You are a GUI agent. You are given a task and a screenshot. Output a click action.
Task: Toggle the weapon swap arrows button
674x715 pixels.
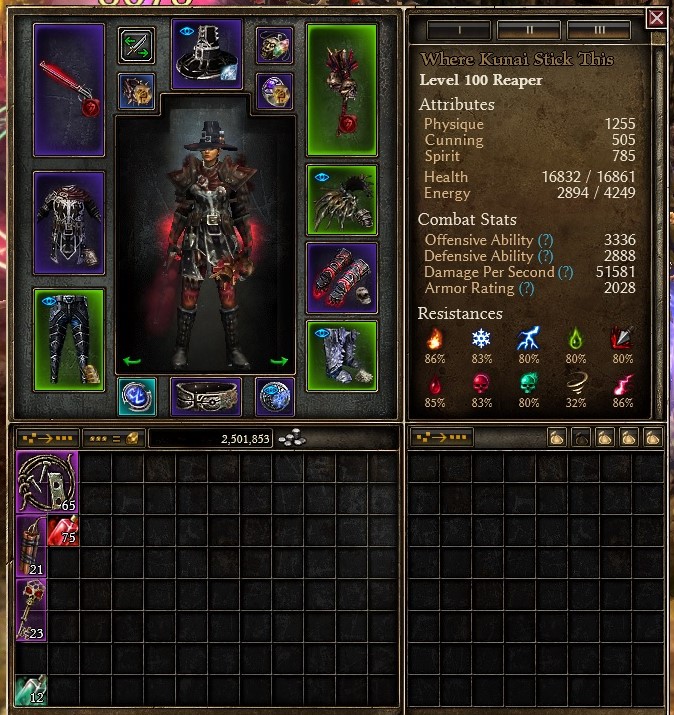[136, 44]
